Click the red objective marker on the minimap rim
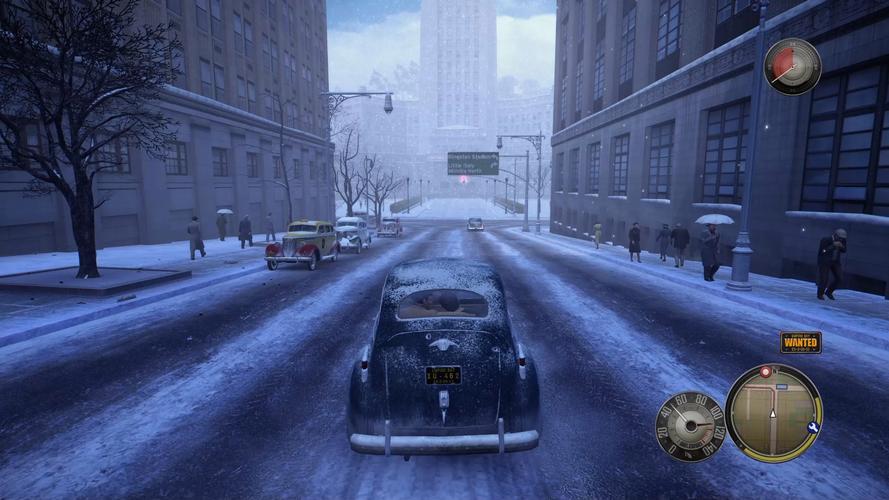This screenshot has height=500, width=889. (766, 371)
